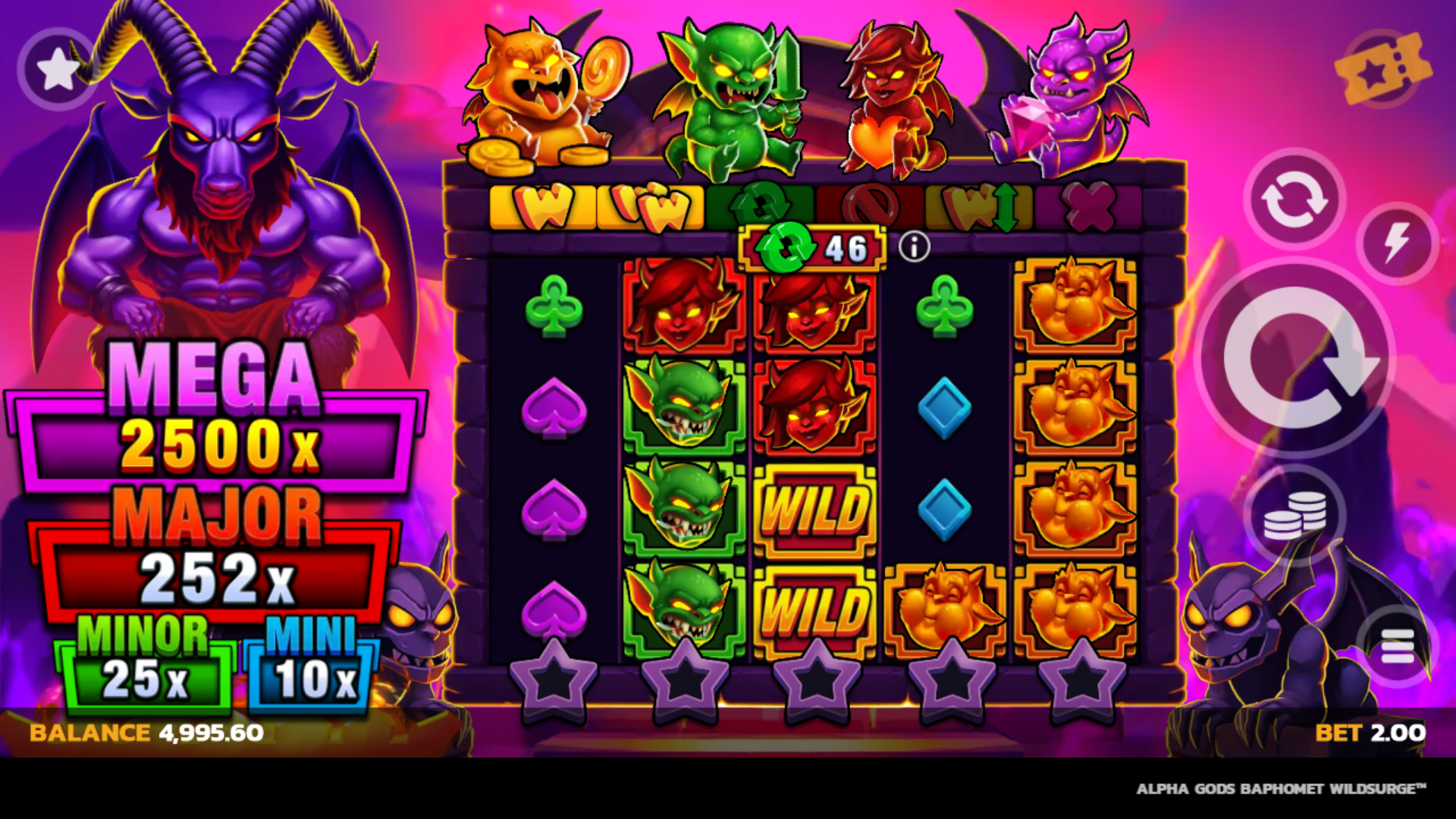Click the green Wild Surge counter showing 46
This screenshot has width=1456, height=819.
pyautogui.click(x=811, y=246)
